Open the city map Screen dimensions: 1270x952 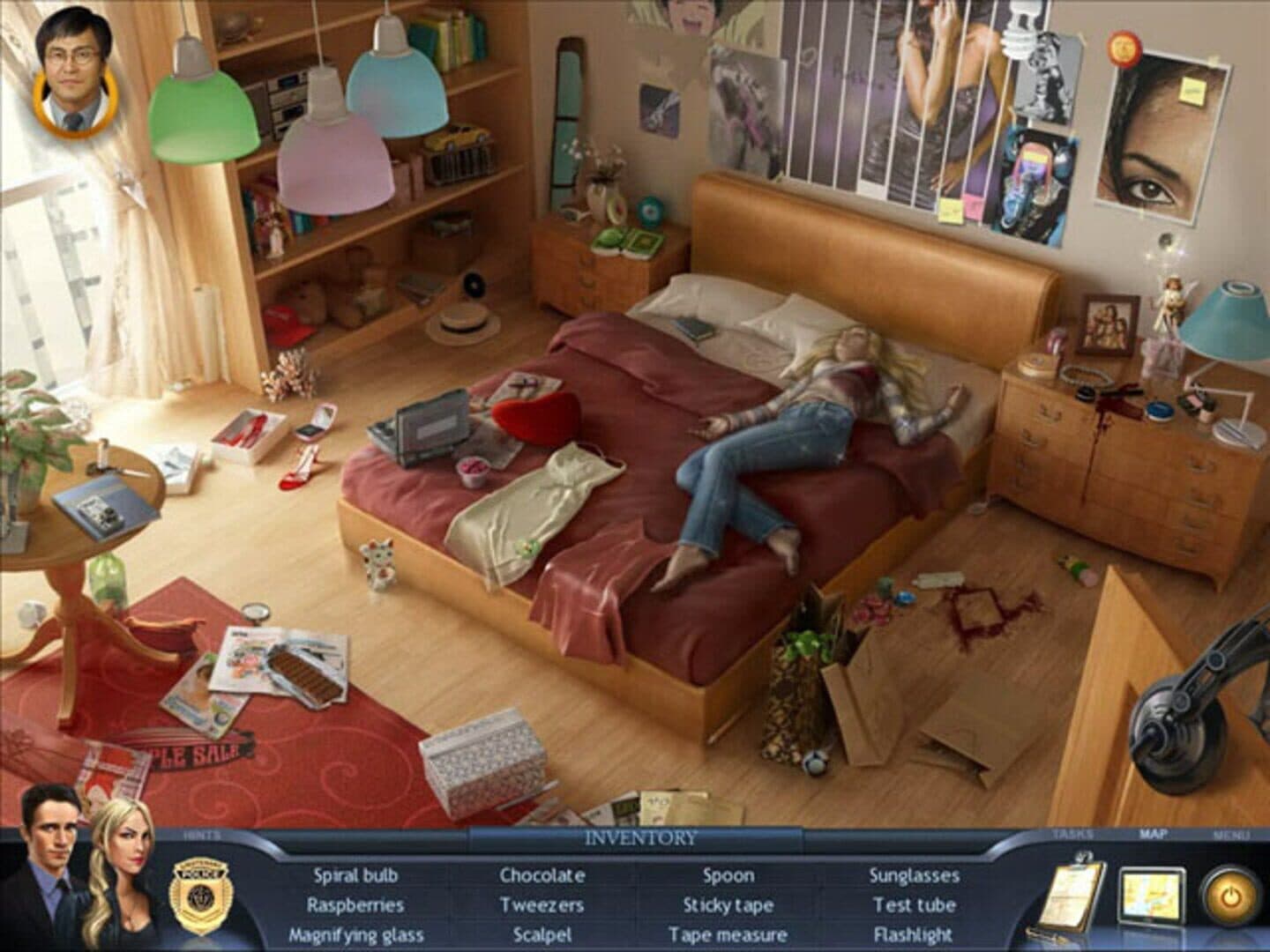(1151, 896)
